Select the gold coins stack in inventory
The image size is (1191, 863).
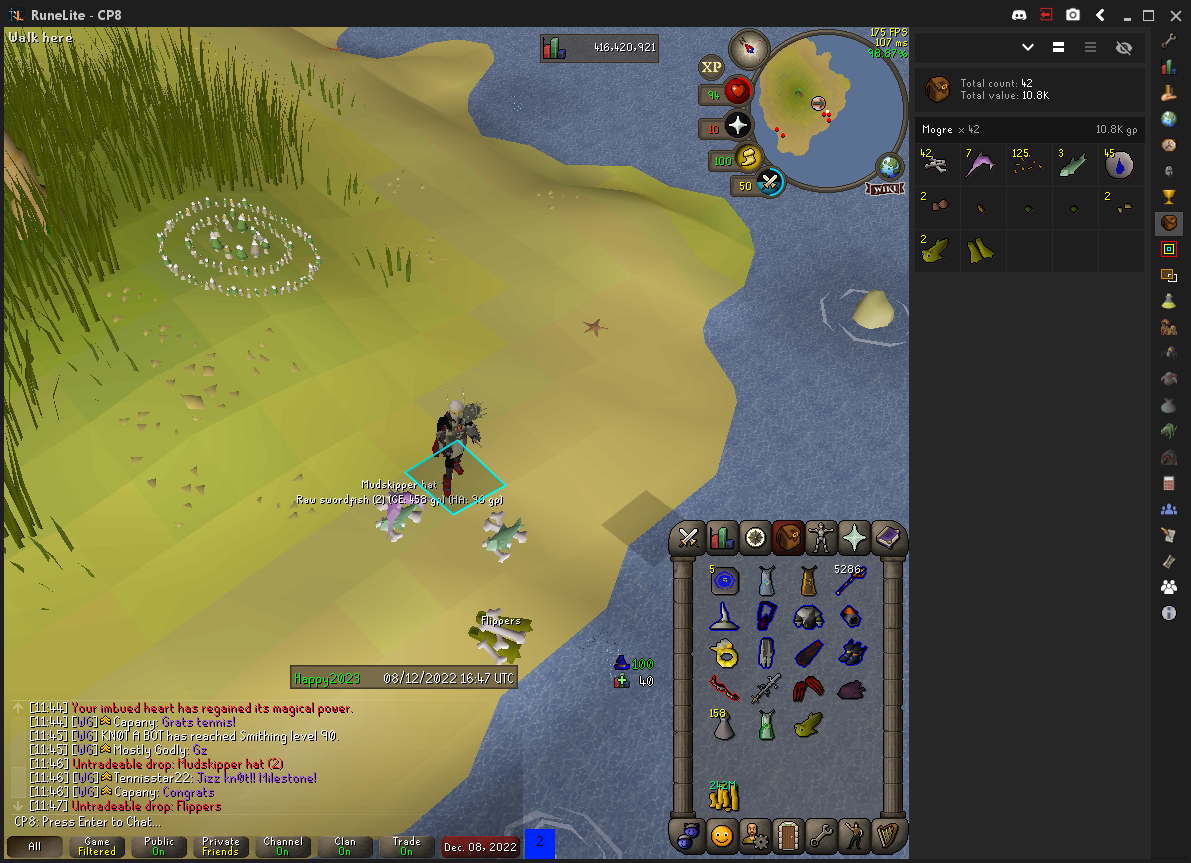724,795
